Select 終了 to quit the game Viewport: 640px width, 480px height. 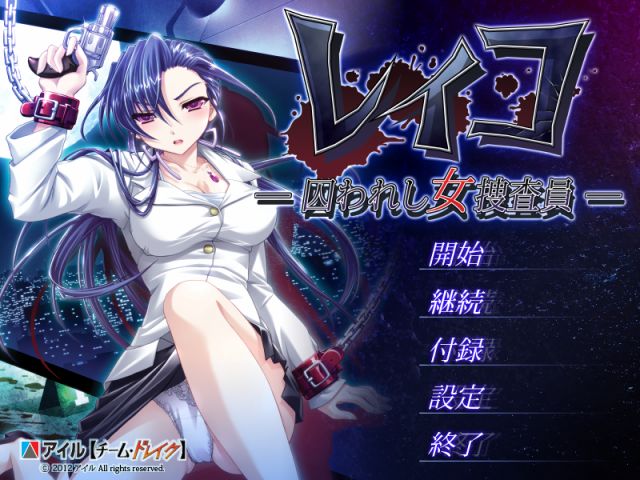456,439
